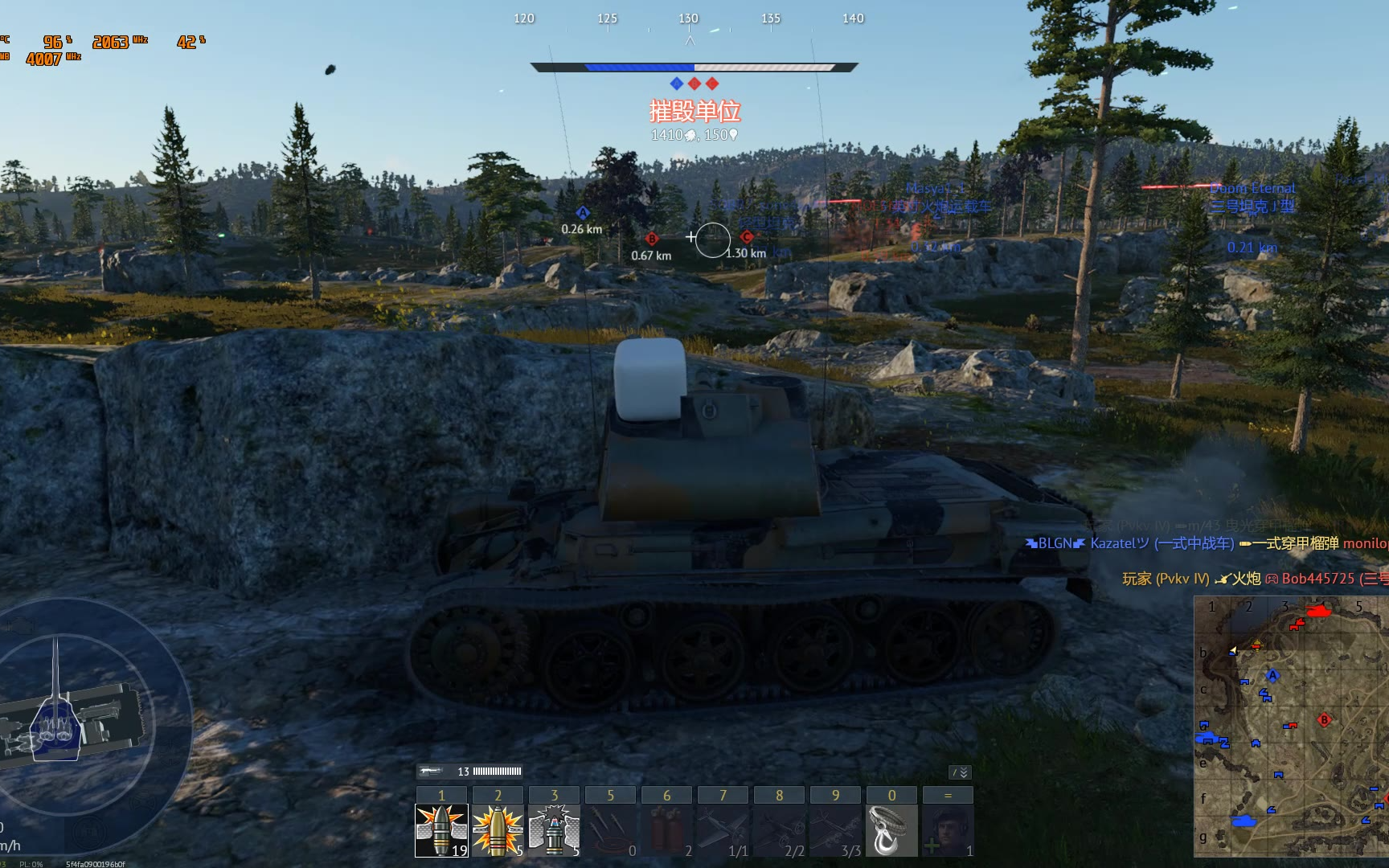
Task: Select the first shell with 19 rounds
Action: click(441, 830)
